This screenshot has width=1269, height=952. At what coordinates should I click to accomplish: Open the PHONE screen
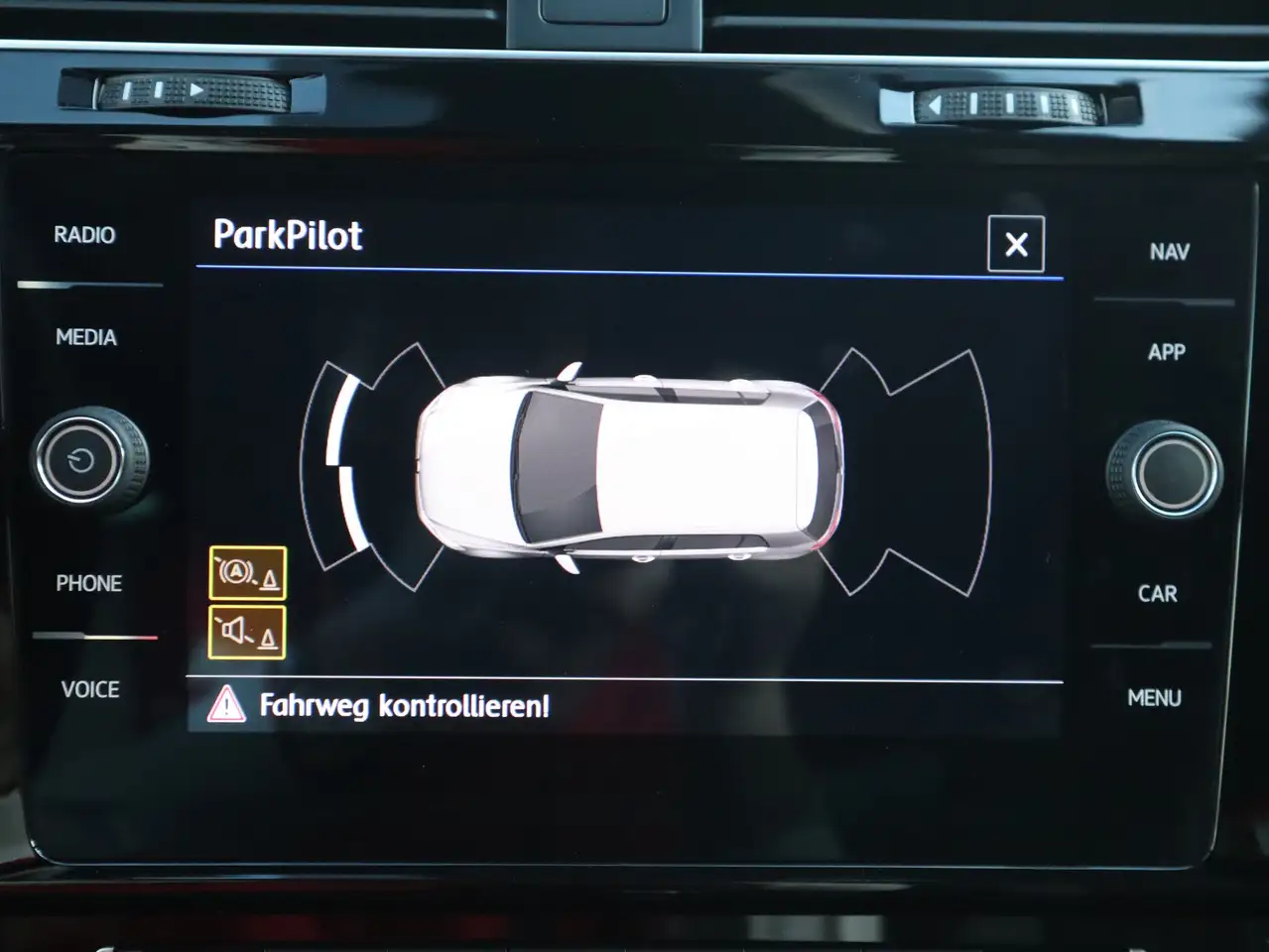89,583
